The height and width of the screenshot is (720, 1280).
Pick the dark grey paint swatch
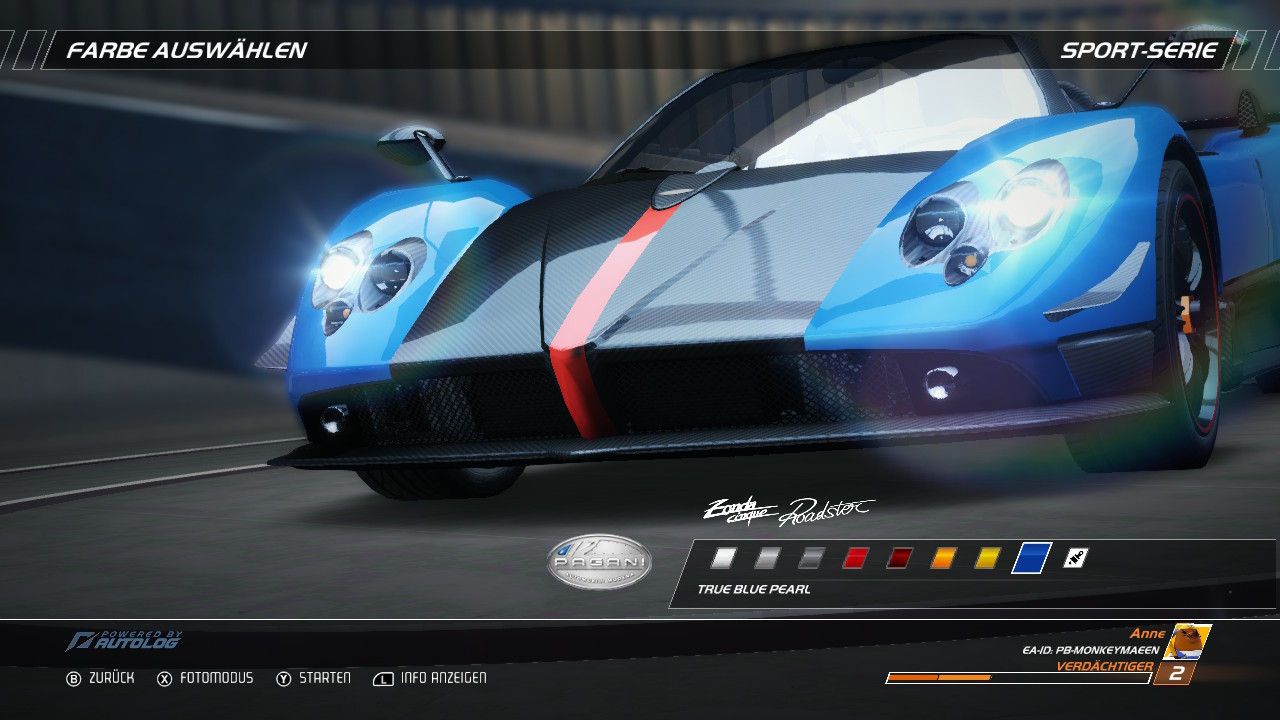tap(811, 558)
